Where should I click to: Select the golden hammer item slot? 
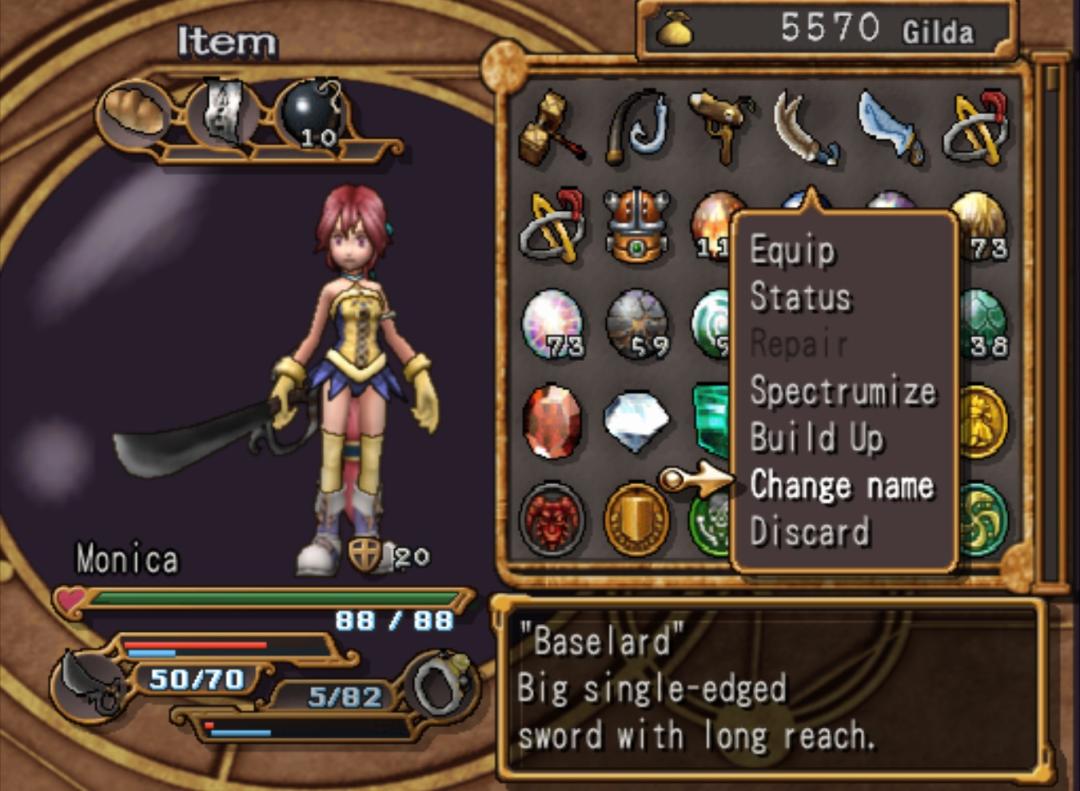(x=551, y=128)
